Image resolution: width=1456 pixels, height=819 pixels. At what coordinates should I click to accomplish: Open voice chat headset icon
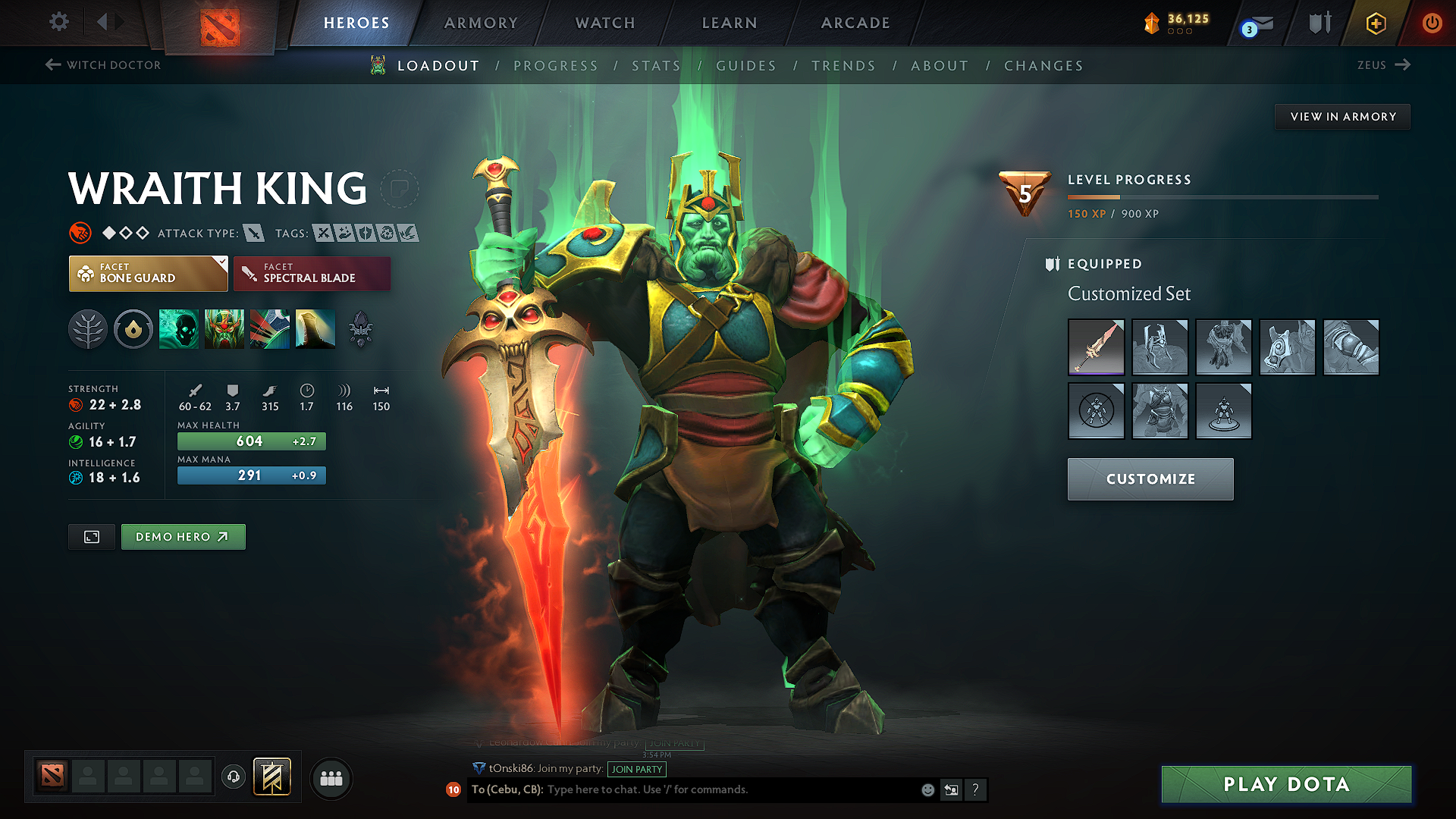tap(233, 777)
